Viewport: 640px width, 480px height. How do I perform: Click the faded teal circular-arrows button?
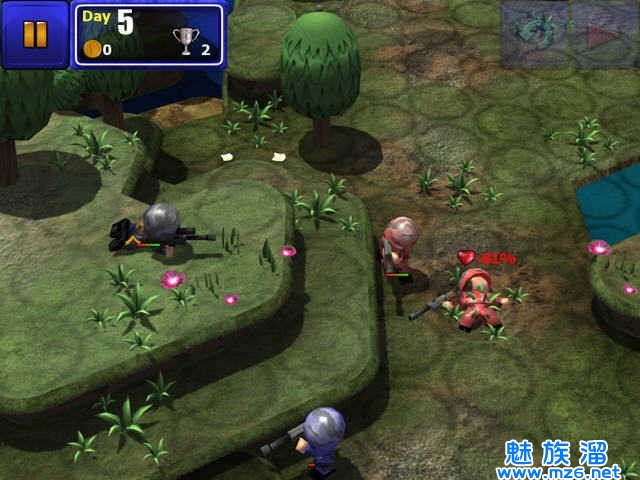click(x=535, y=34)
